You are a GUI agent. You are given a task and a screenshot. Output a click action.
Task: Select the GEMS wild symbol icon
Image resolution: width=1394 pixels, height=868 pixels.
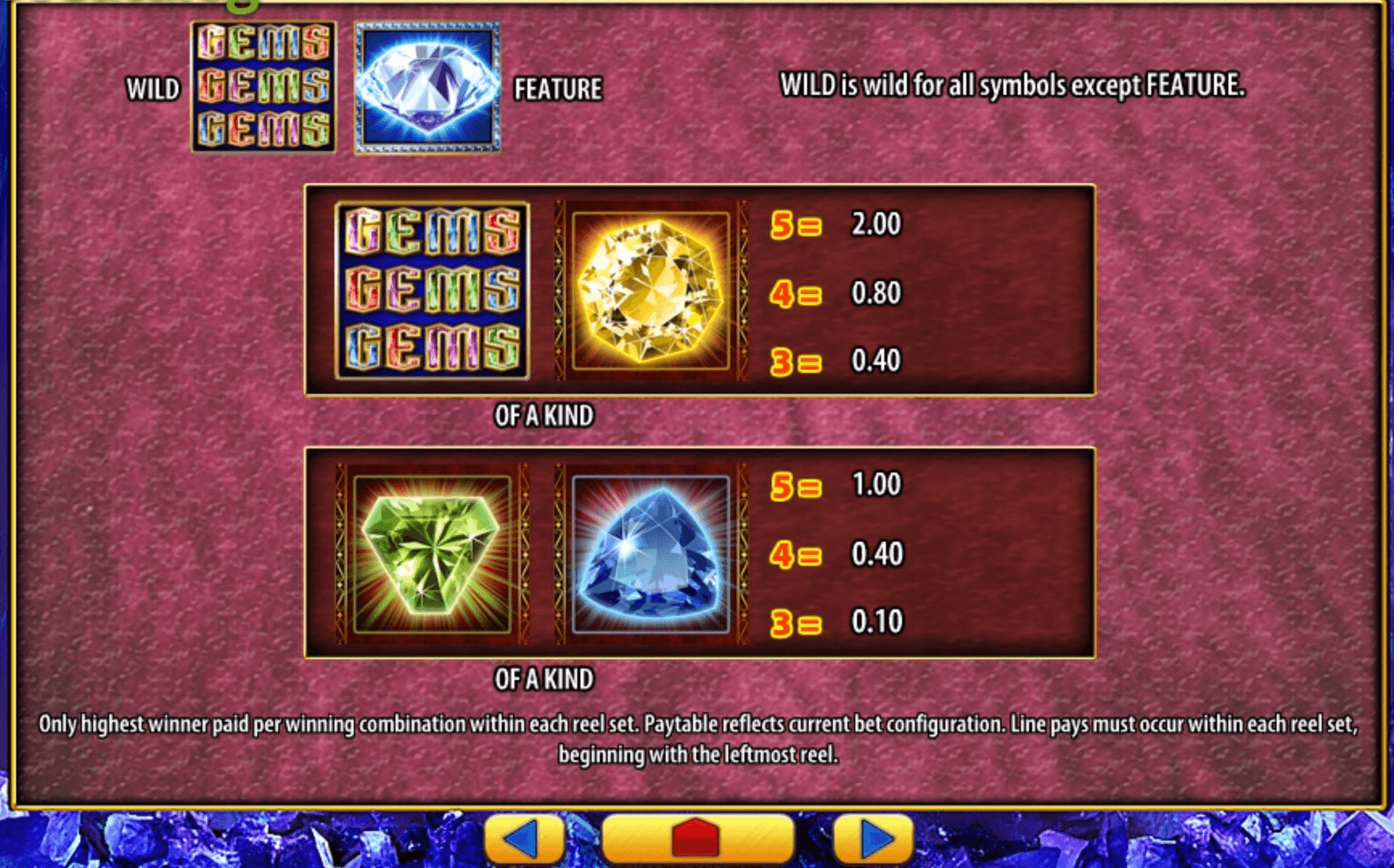click(x=265, y=88)
